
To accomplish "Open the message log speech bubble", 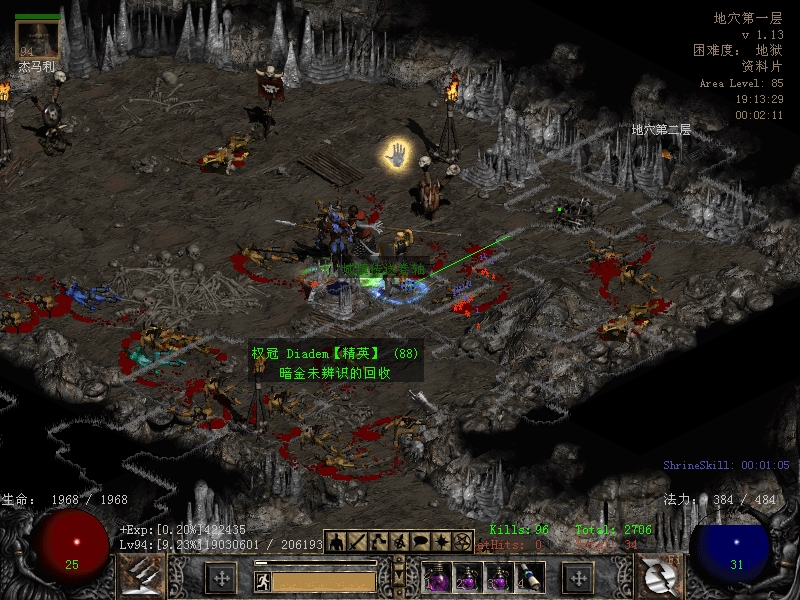I will 419,541.
